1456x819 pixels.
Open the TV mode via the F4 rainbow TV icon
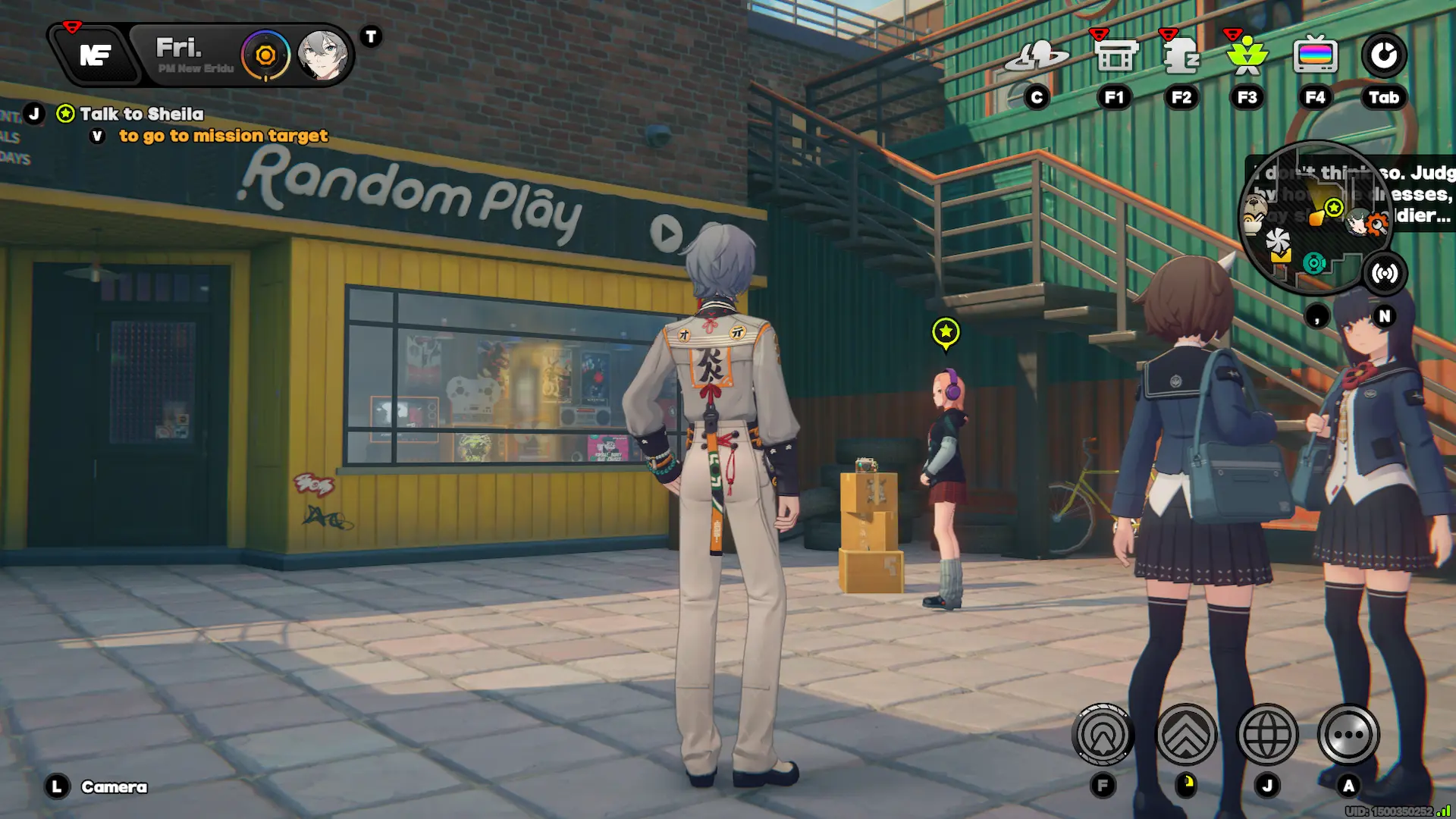pyautogui.click(x=1314, y=55)
